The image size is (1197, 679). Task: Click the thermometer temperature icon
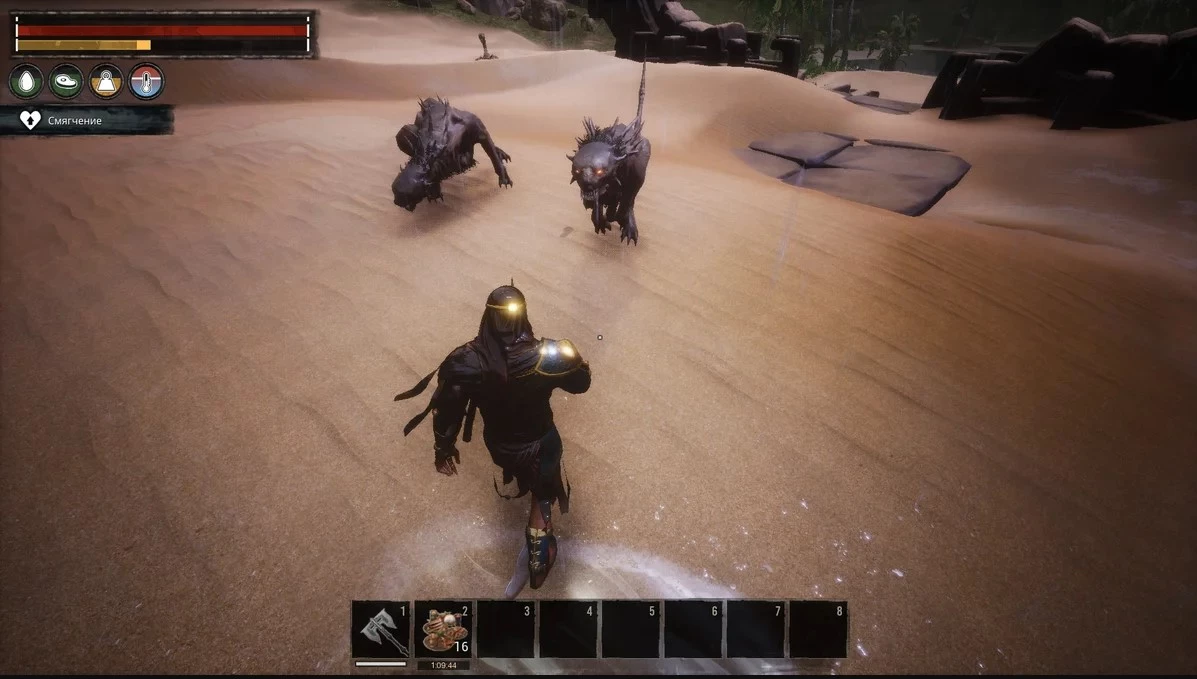(146, 81)
